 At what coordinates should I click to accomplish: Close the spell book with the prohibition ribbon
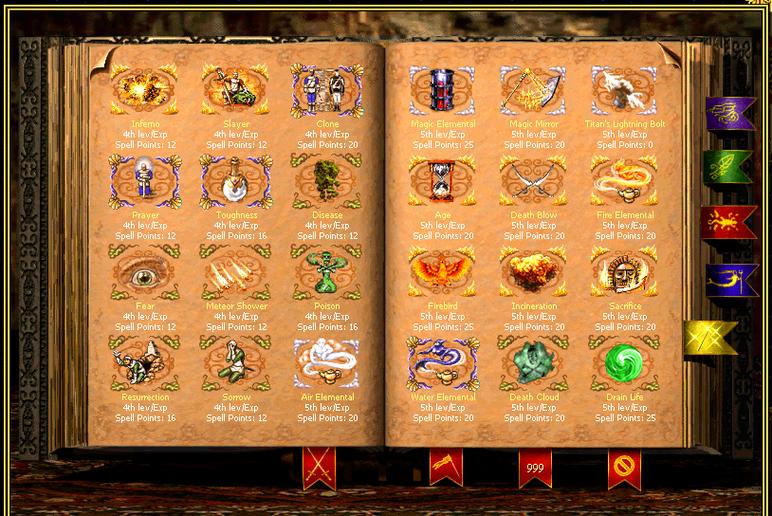coord(624,465)
